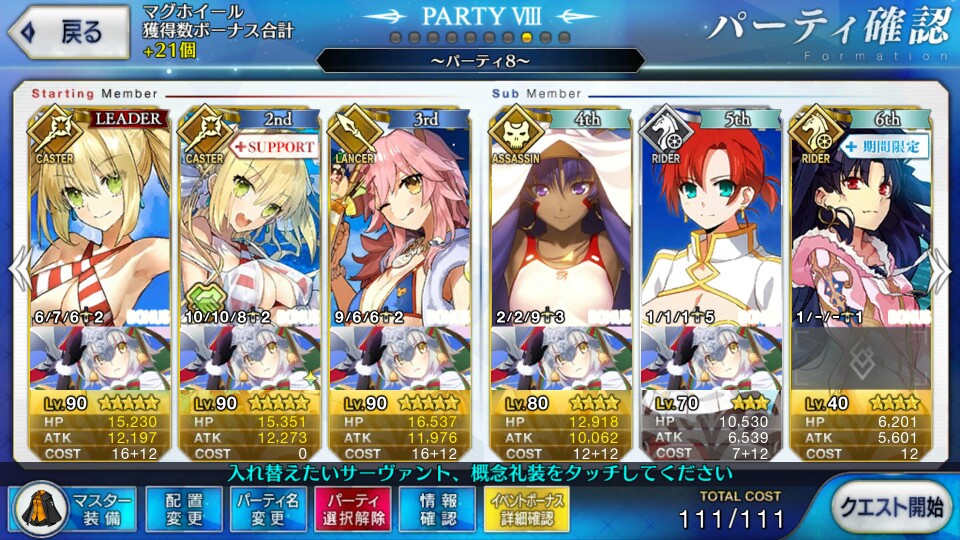This screenshot has width=960, height=540.
Task: Select the 3rd pink-haired Lancer card
Action: click(400, 220)
